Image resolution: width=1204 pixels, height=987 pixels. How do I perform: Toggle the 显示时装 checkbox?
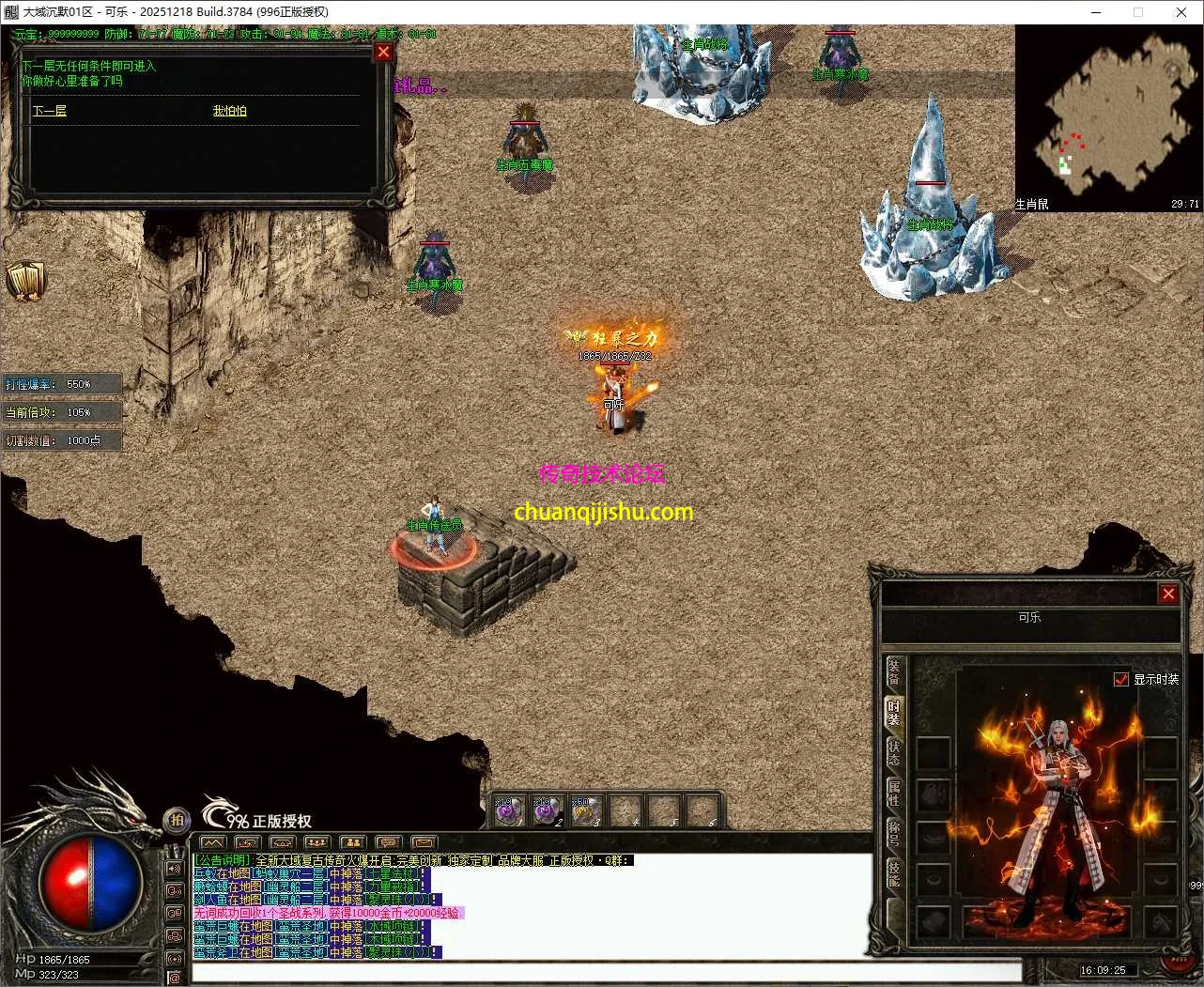coord(1120,679)
